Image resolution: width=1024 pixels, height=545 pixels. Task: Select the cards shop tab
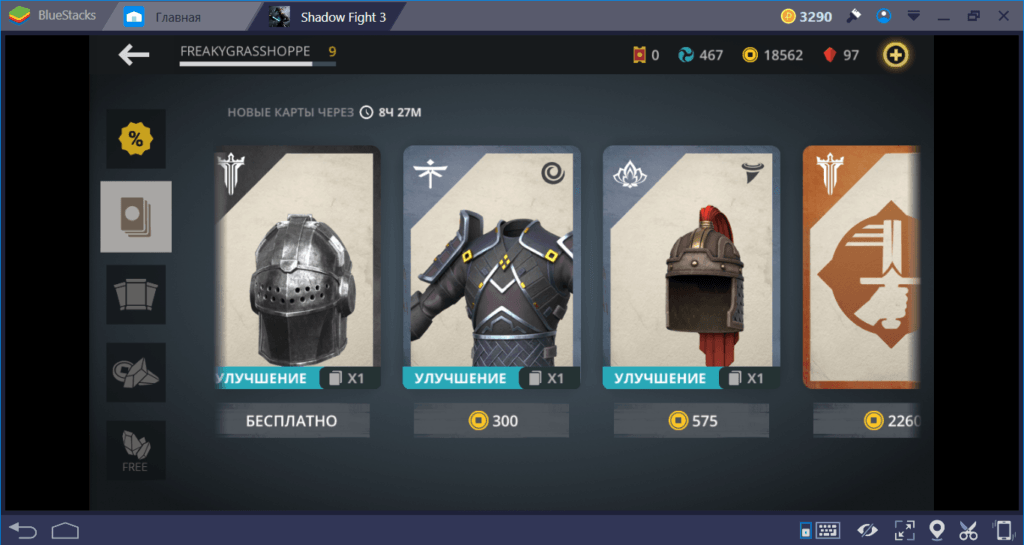coord(136,217)
